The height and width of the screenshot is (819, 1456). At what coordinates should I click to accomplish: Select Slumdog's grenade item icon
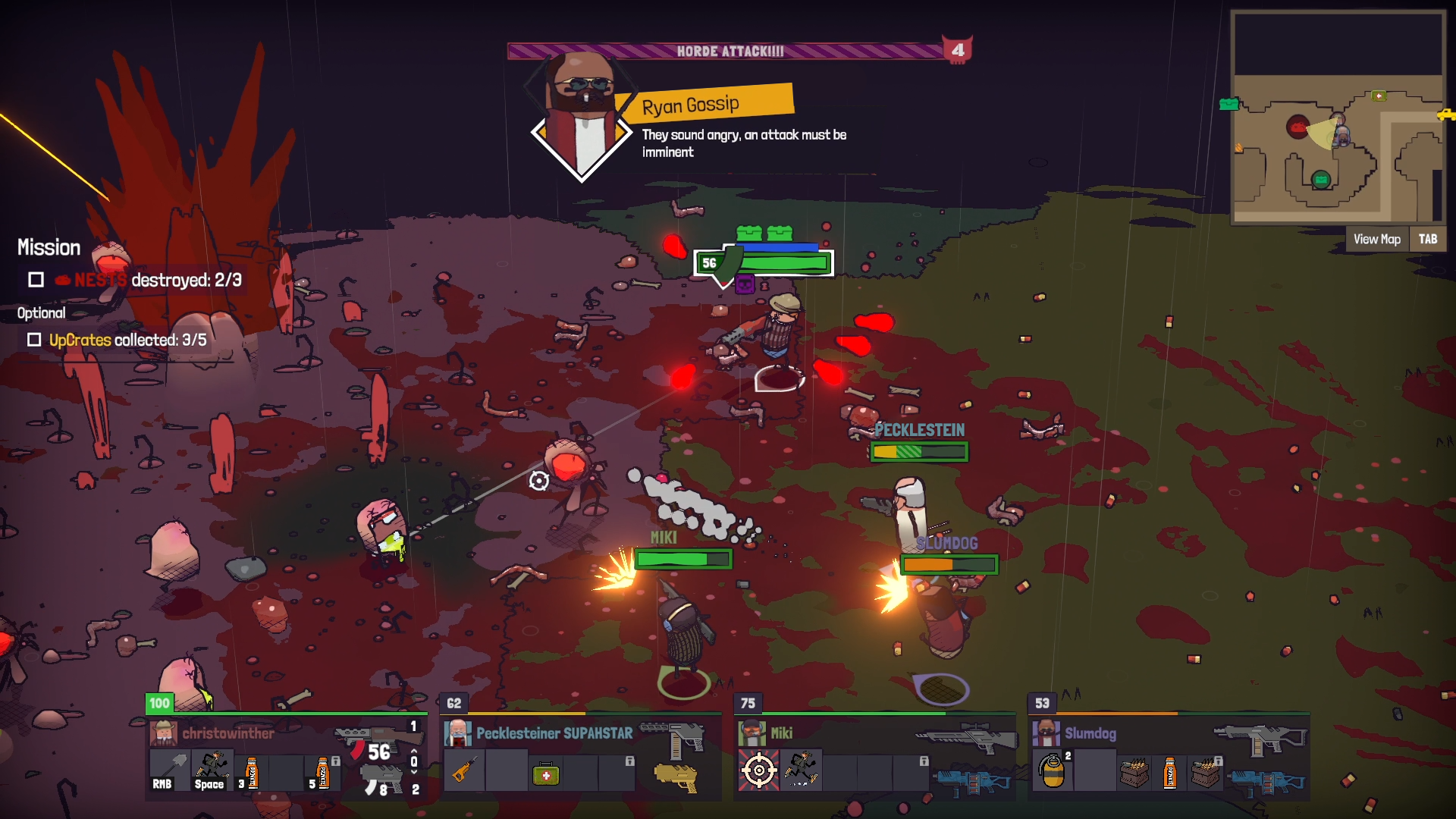1053,771
